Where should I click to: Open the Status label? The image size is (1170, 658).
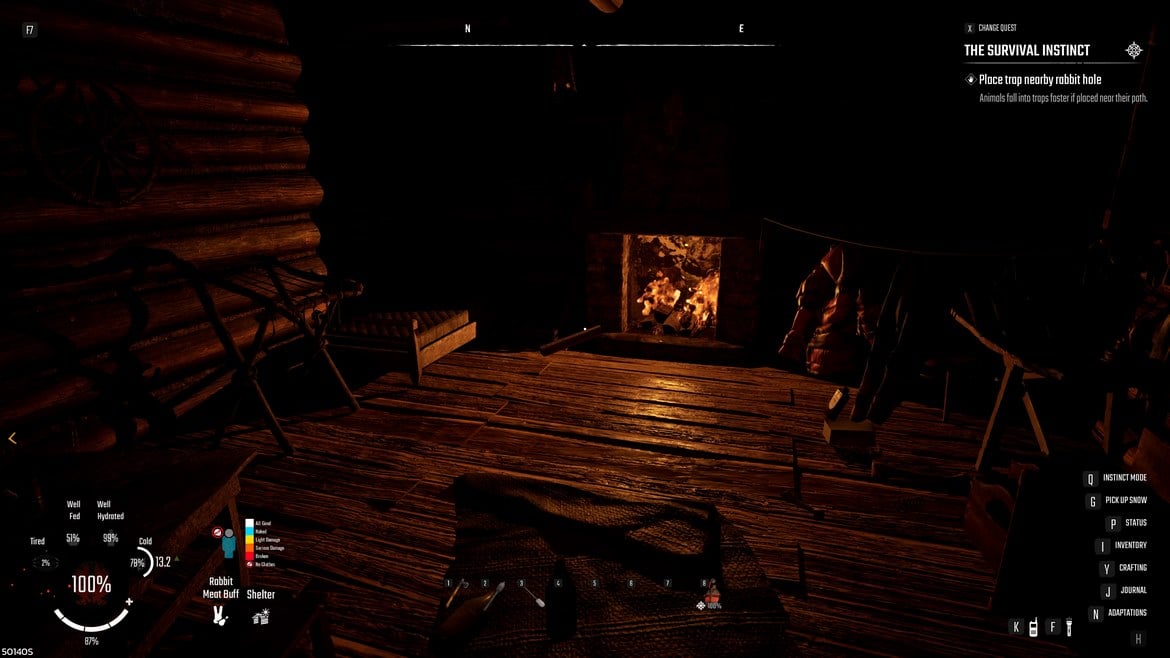(x=1135, y=523)
